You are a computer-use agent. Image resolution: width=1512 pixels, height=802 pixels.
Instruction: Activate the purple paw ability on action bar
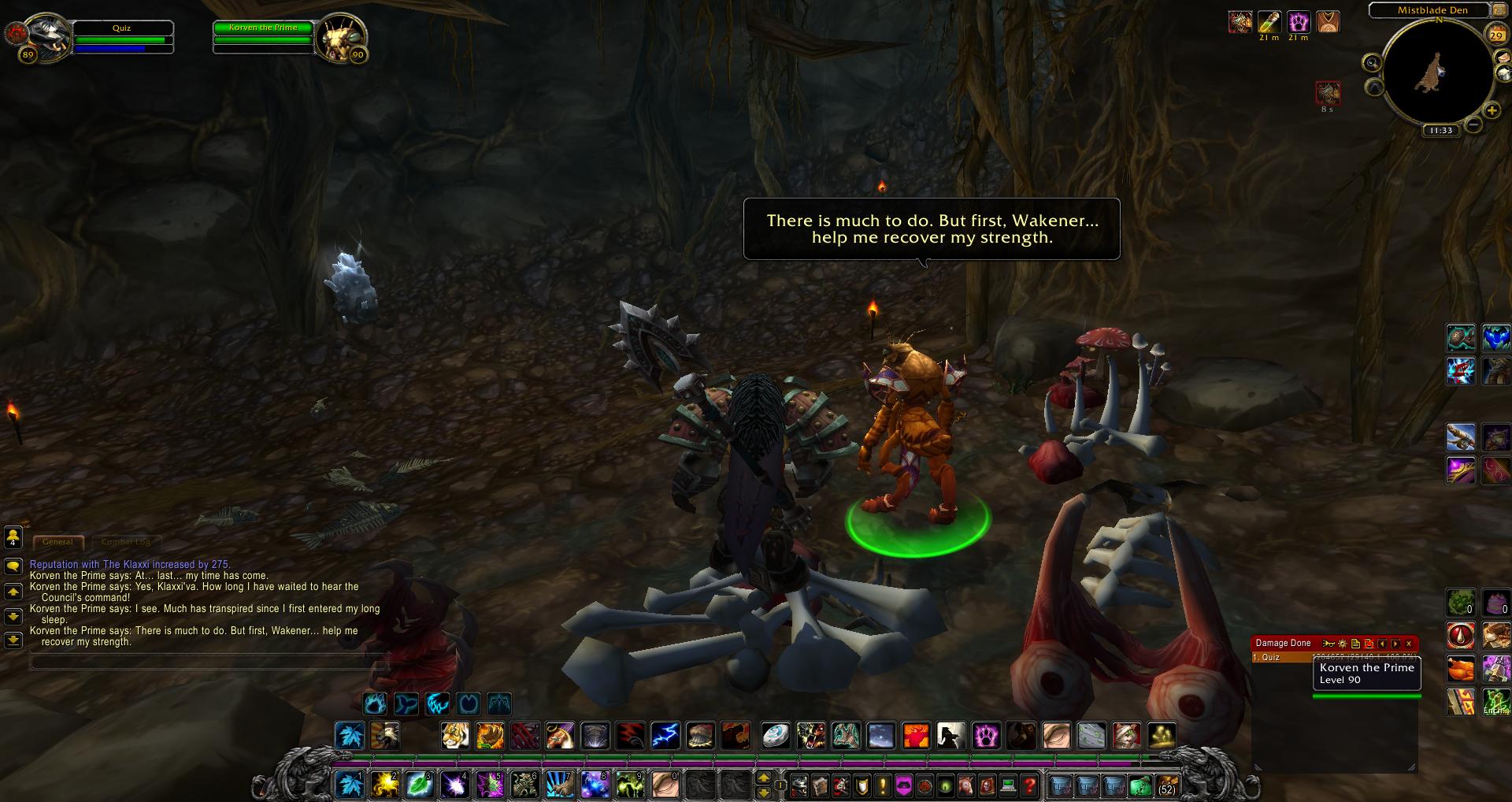[986, 736]
